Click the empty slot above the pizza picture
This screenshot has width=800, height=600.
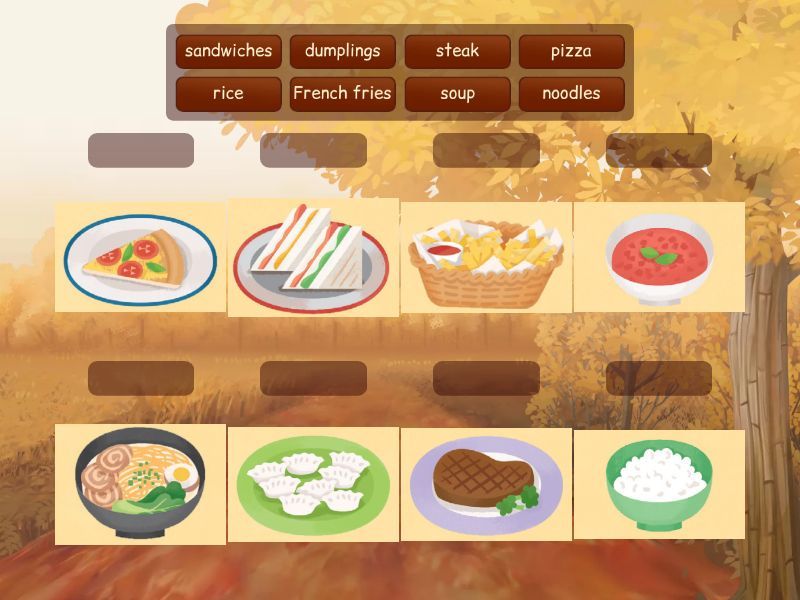pos(141,150)
